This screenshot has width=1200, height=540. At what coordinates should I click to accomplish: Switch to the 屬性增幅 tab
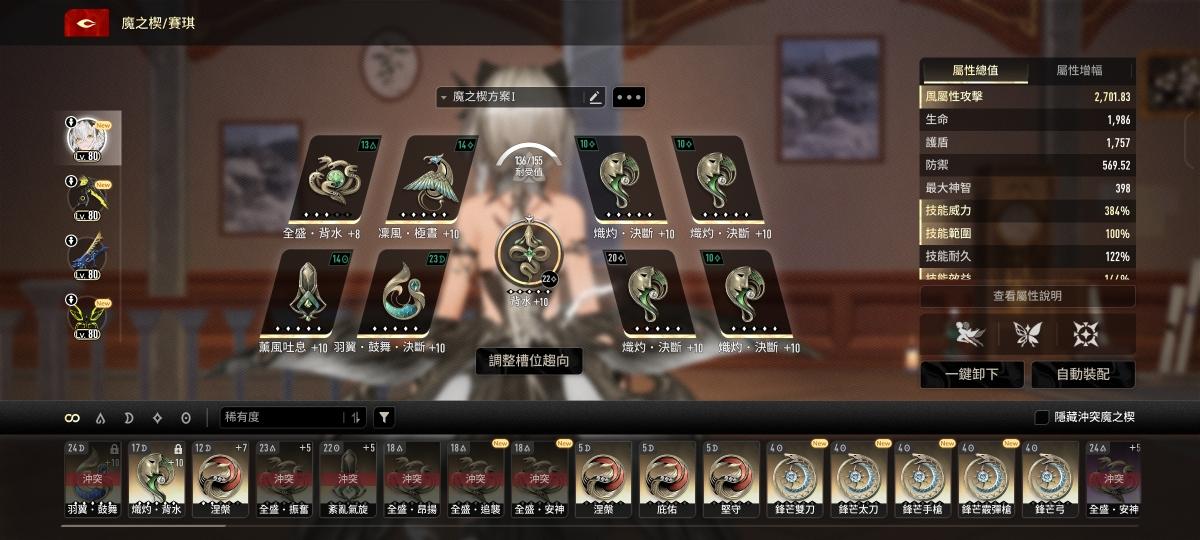(x=1079, y=70)
